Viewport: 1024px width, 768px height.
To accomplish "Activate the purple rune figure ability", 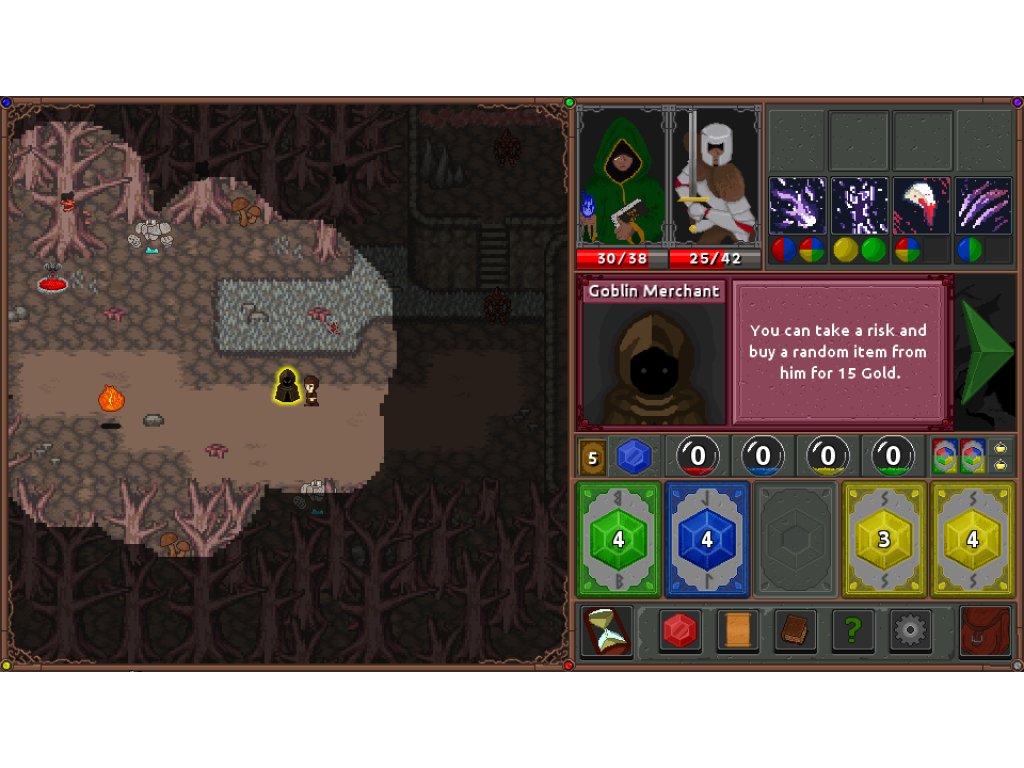I will point(860,206).
